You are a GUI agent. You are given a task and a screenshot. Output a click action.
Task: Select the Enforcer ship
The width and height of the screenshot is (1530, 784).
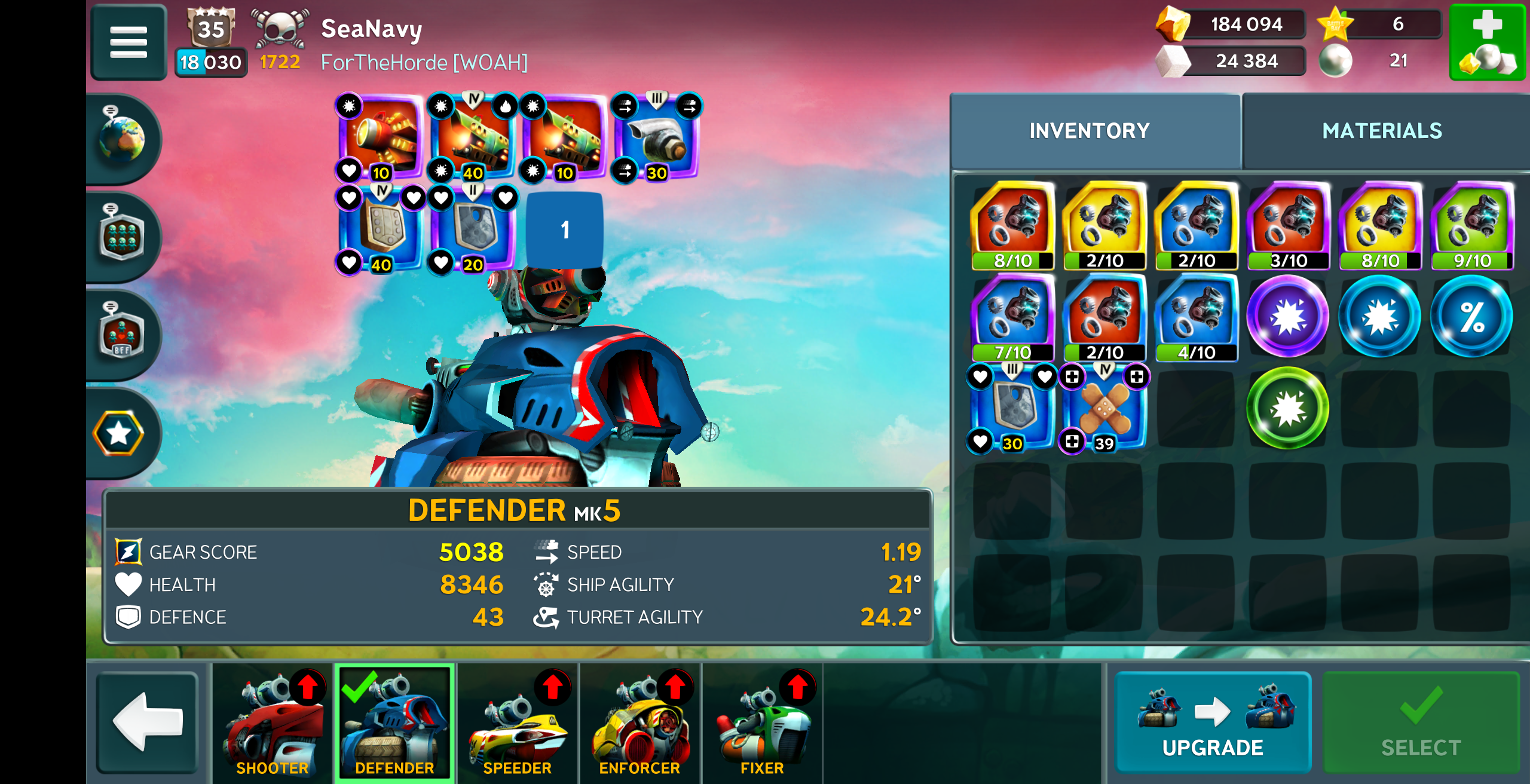coord(639,722)
